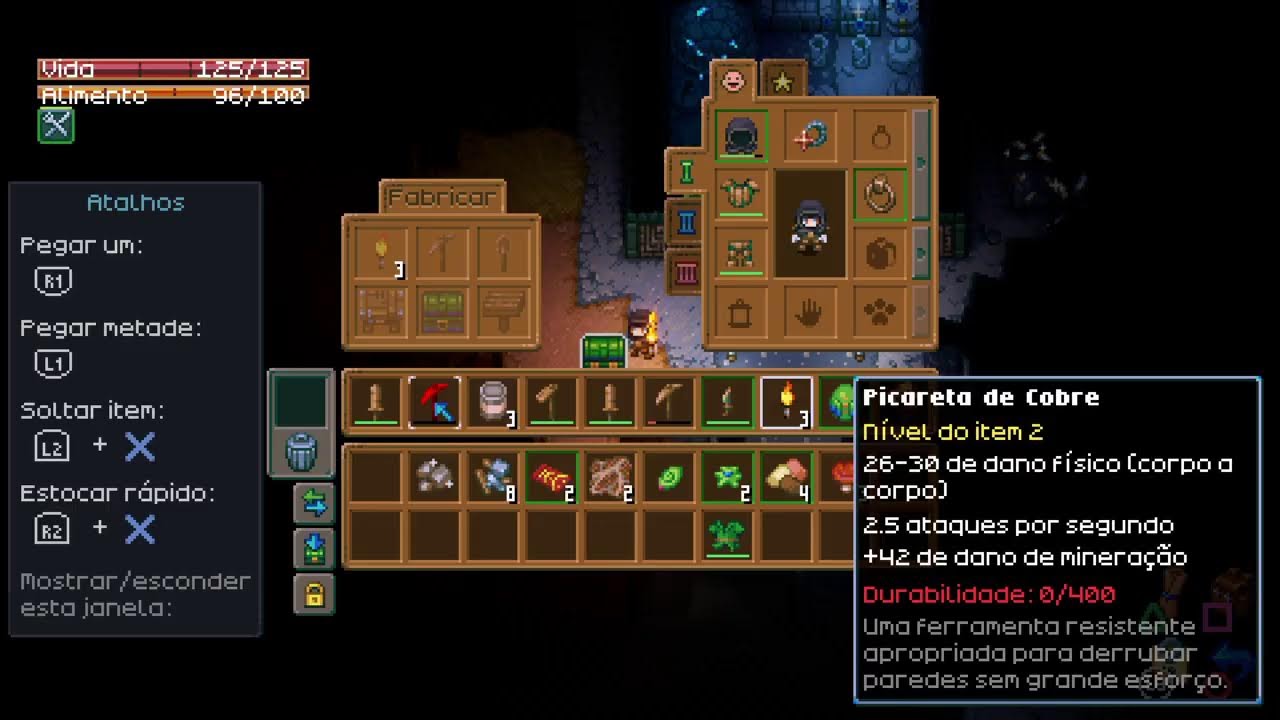The image size is (1280, 720).
Task: Pick the torch in the hotbar
Action: (x=786, y=402)
